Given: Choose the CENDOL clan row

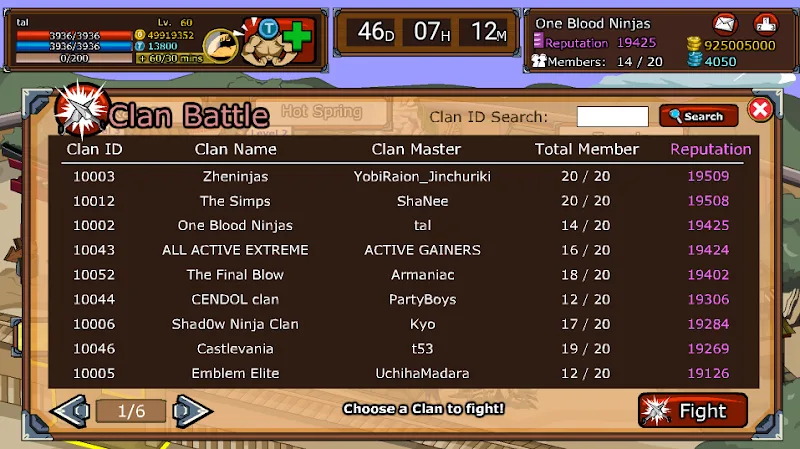Looking at the screenshot, I should click(x=400, y=299).
